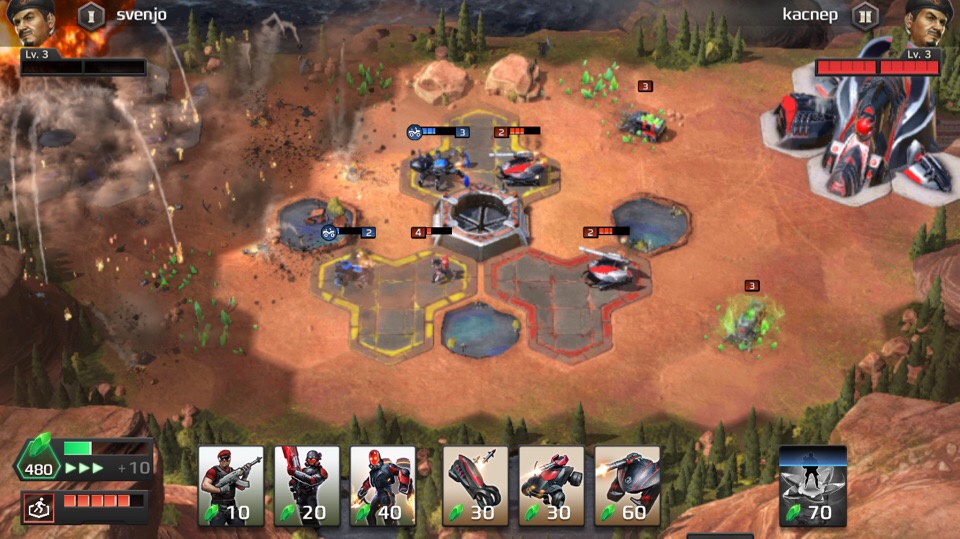The width and height of the screenshot is (960, 539).
Task: Choose the heavy tank card costing 60
Action: [x=628, y=486]
